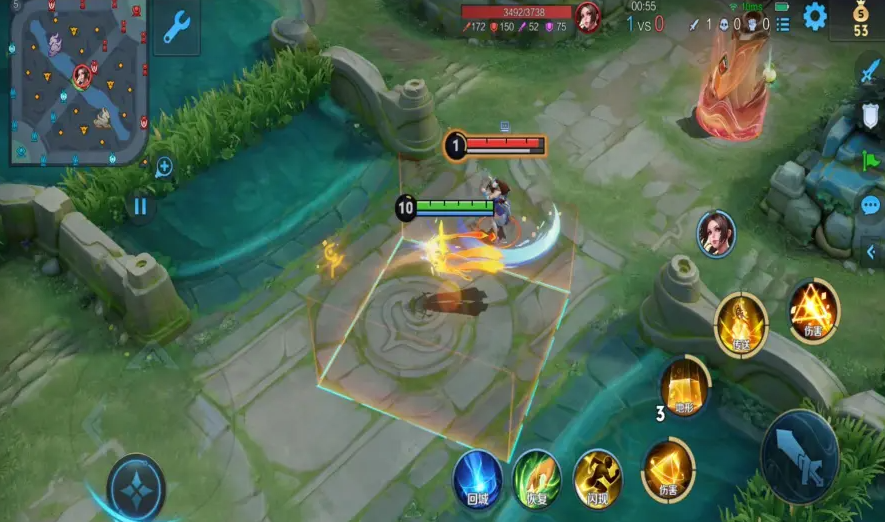Activate the 恢复 heal skill
Screen dimensions: 885x522
pos(537,476)
